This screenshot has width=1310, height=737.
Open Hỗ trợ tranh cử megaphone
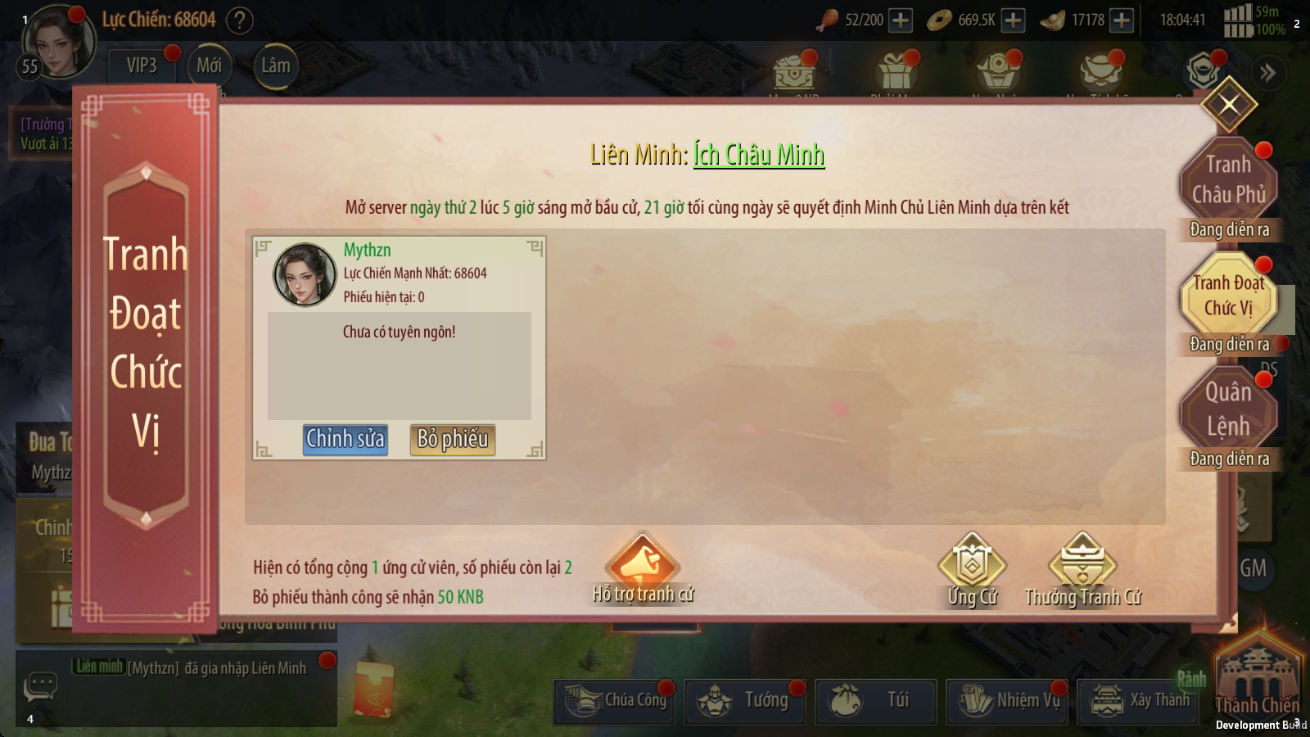[x=642, y=568]
